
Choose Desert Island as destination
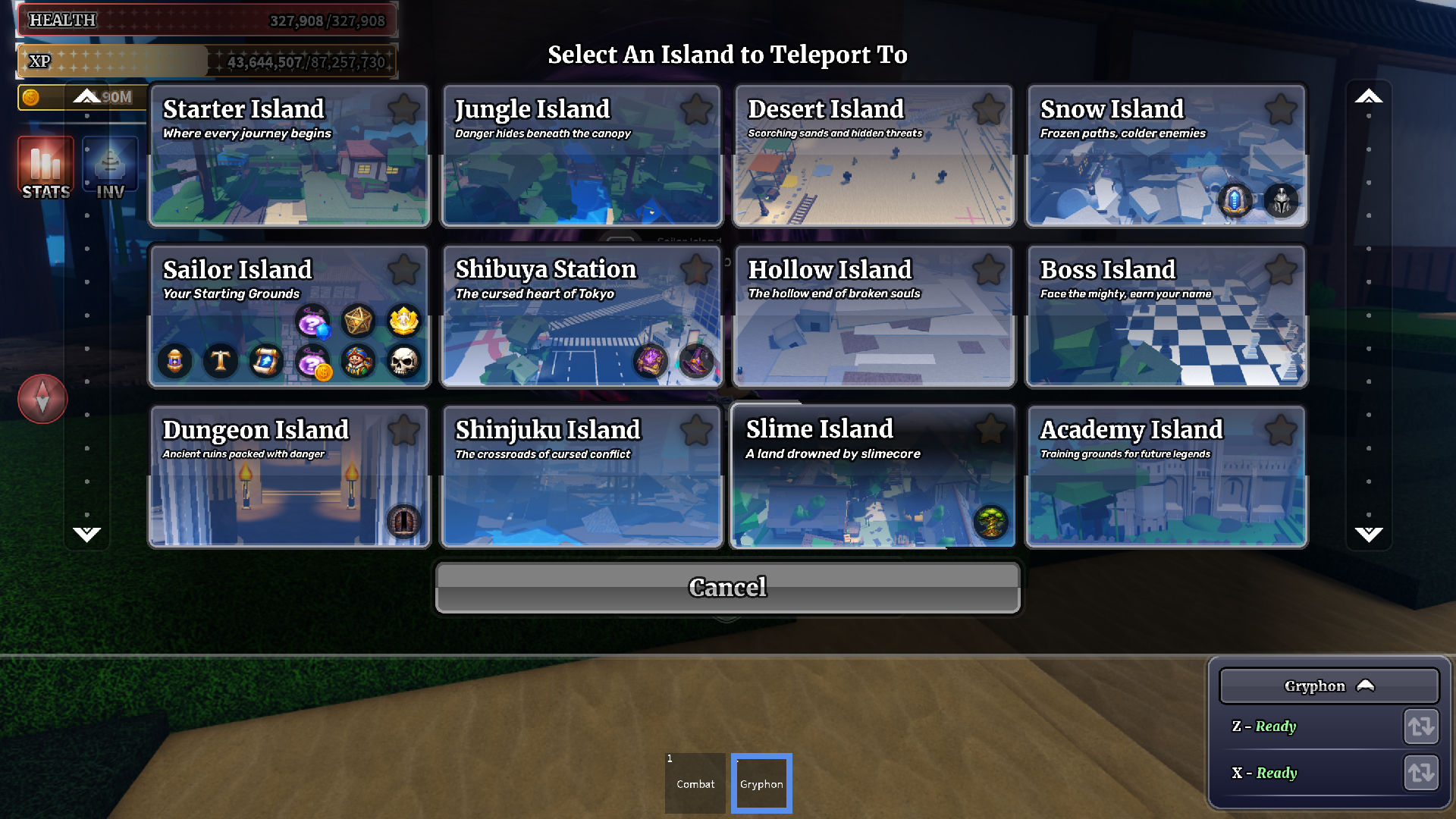point(874,174)
